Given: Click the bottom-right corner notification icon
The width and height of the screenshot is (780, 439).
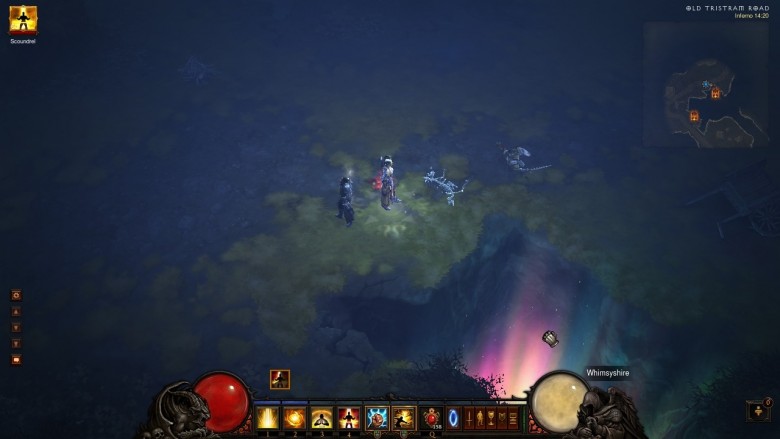Looking at the screenshot, I should [758, 410].
